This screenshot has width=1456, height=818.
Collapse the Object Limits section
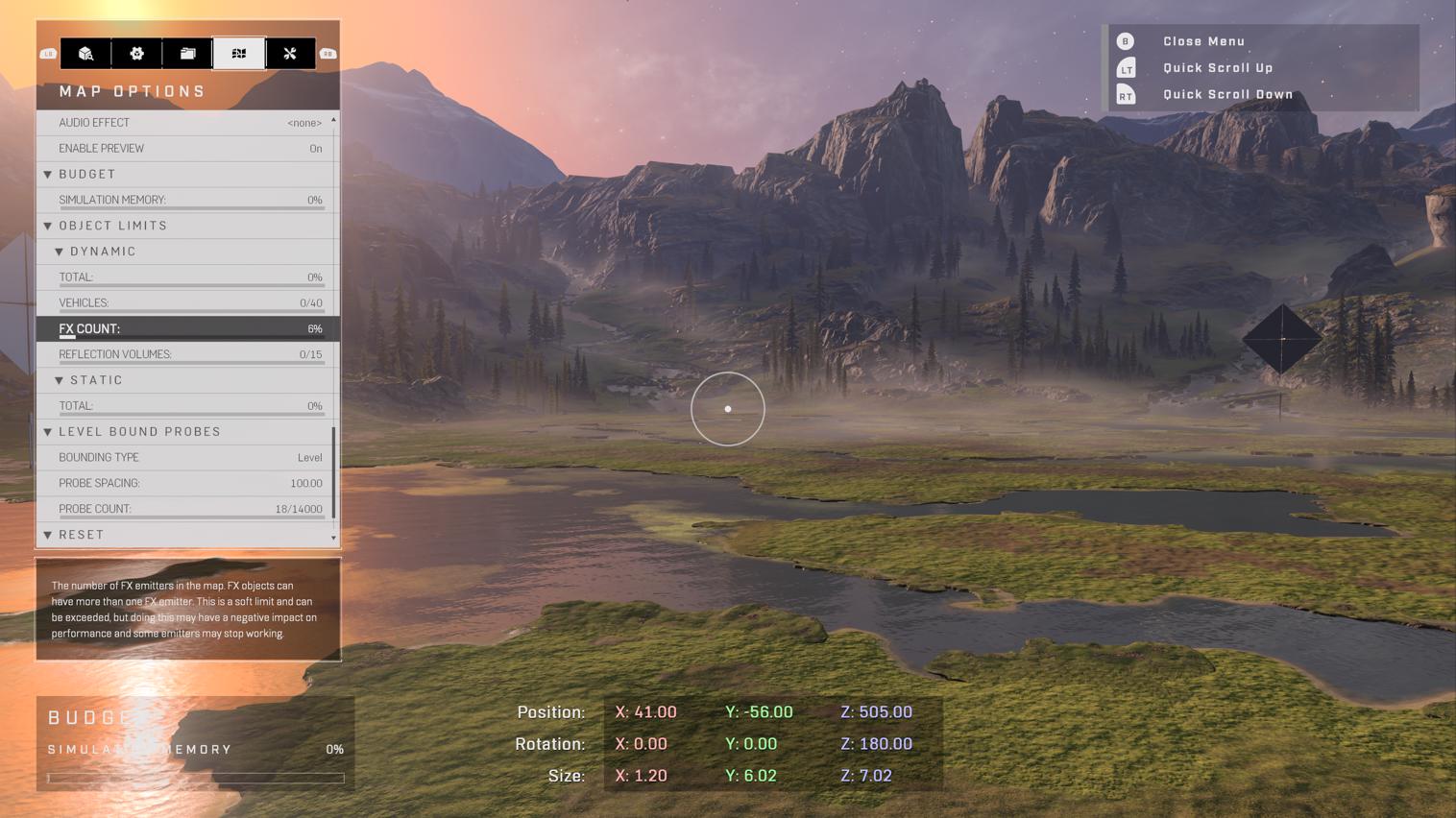click(x=112, y=226)
